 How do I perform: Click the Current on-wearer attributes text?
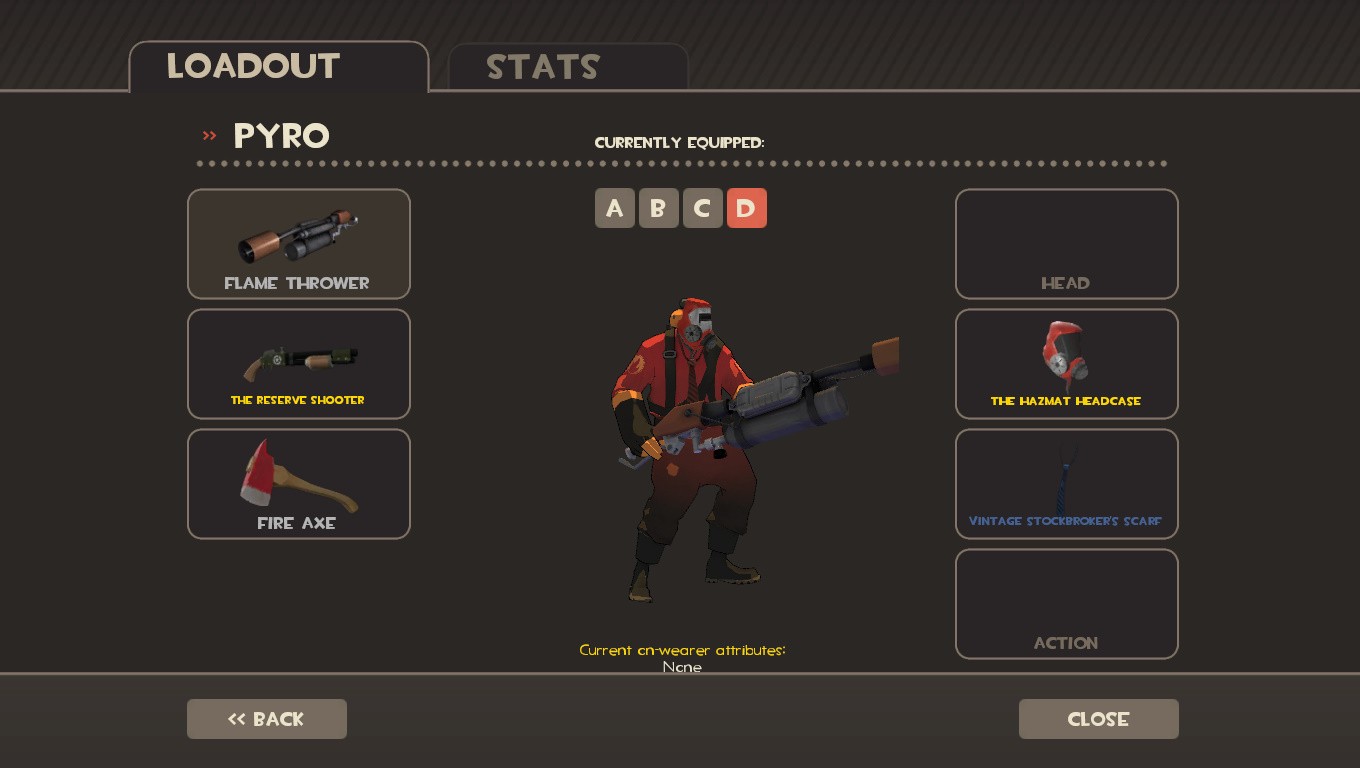[x=682, y=650]
